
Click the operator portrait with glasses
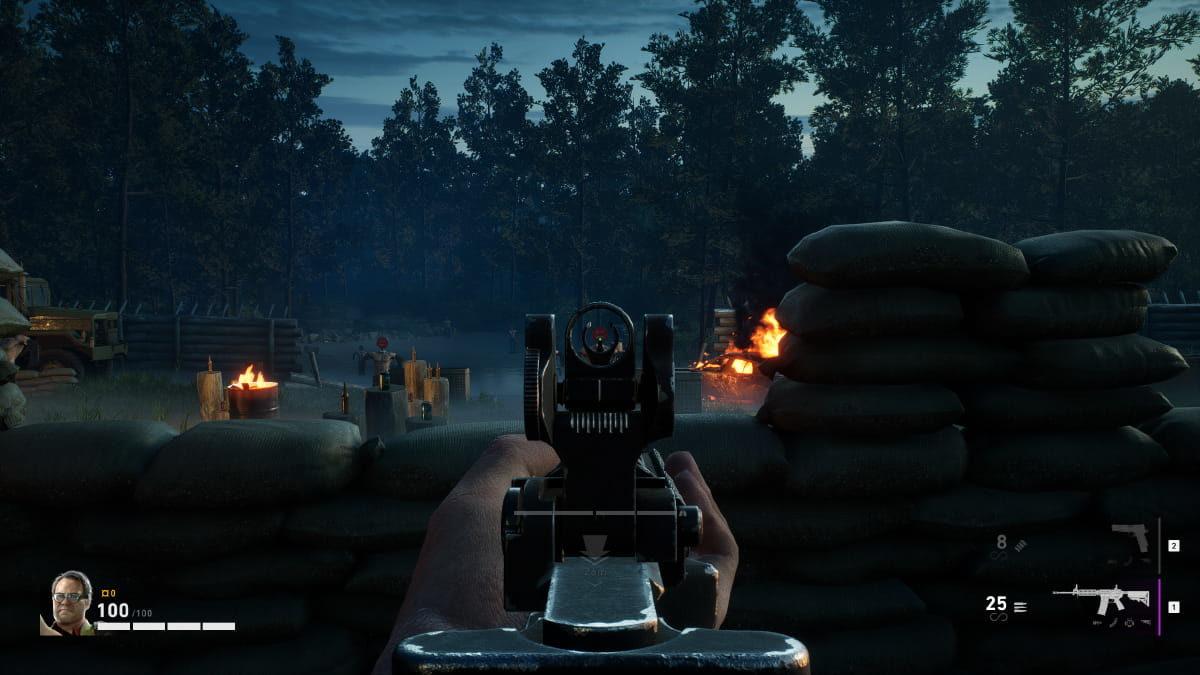[70, 602]
